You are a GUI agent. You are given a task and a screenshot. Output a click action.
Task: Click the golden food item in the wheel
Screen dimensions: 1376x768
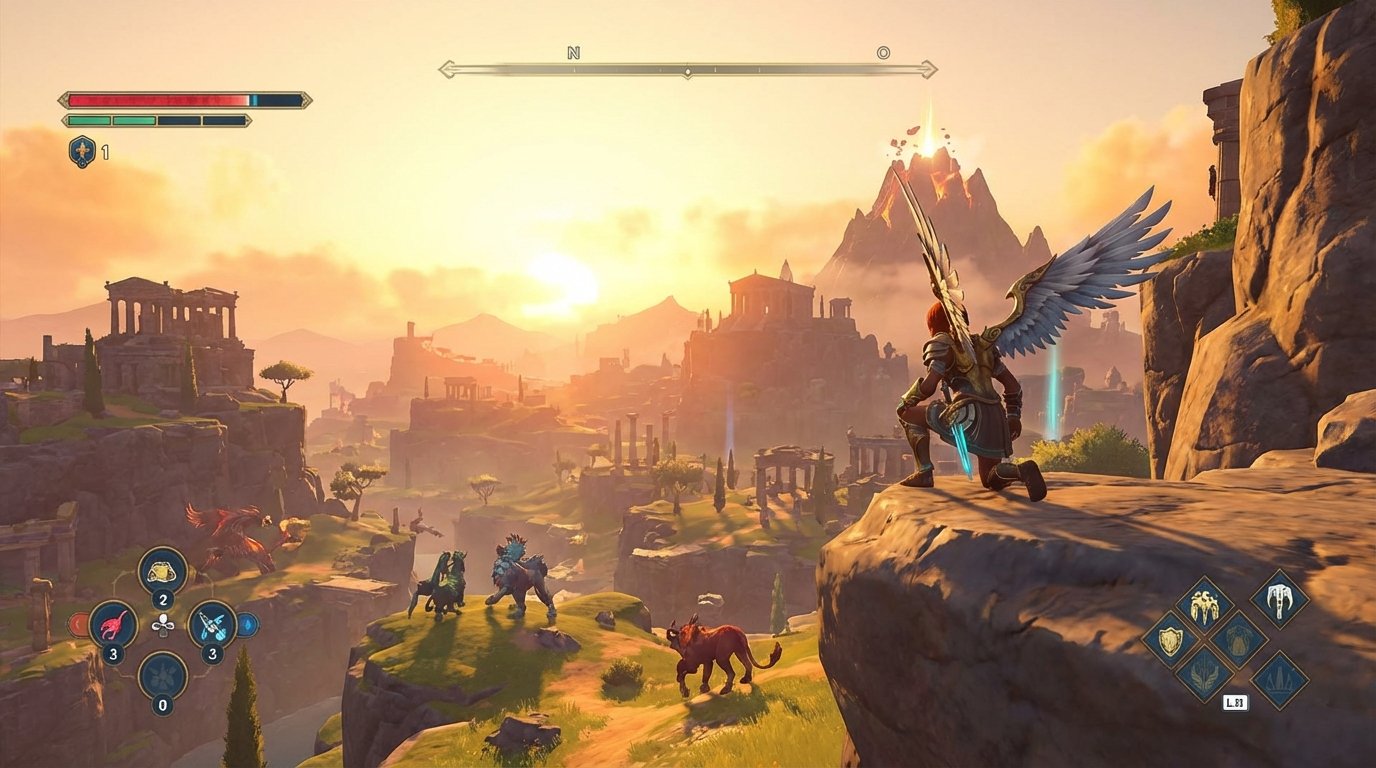[161, 572]
